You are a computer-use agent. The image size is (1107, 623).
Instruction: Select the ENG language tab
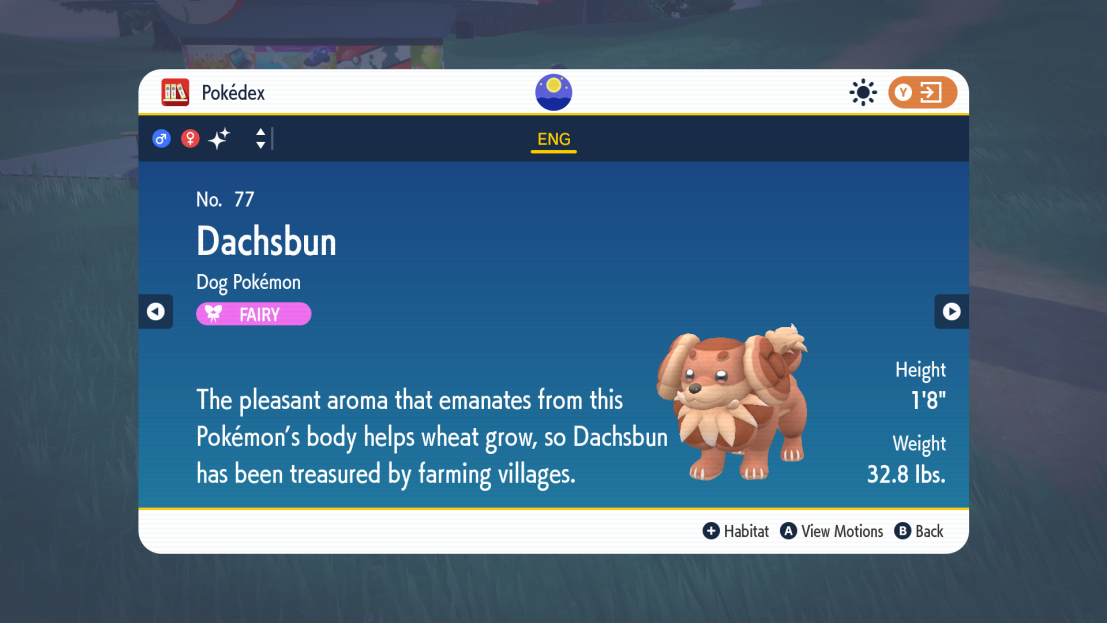(553, 140)
